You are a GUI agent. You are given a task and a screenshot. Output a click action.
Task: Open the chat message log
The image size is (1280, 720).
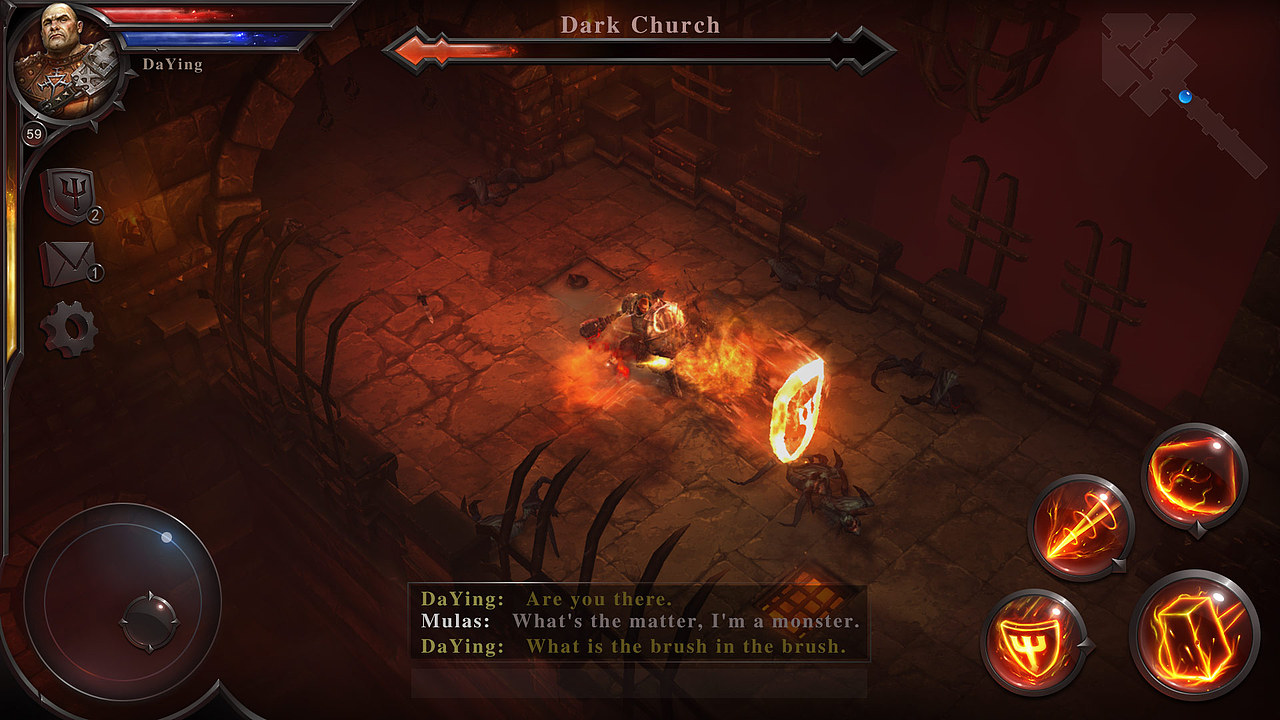[x=639, y=622]
